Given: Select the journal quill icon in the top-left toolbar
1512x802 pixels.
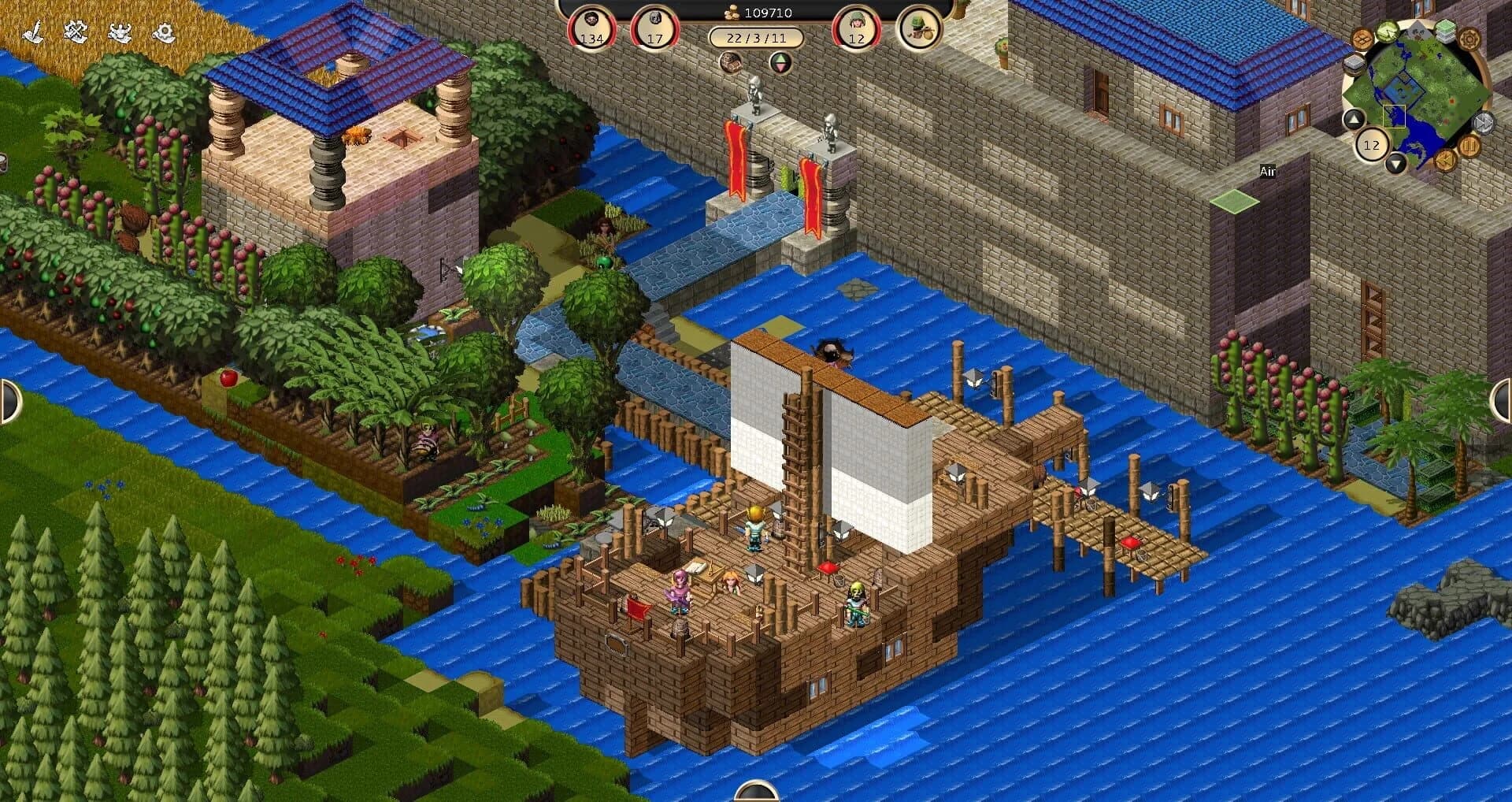Looking at the screenshot, I should (33, 31).
